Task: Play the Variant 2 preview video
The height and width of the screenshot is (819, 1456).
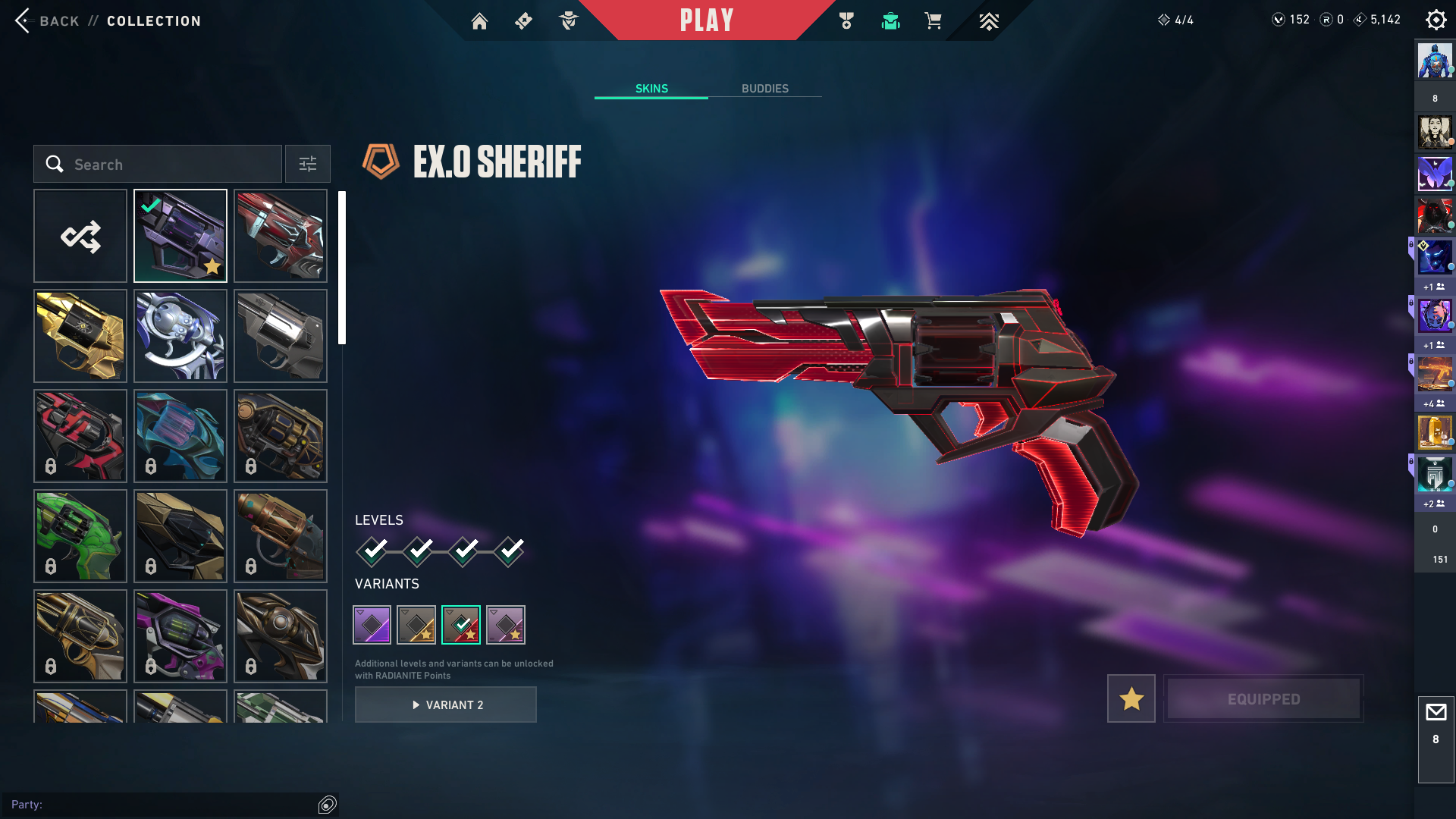Action: pos(446,705)
